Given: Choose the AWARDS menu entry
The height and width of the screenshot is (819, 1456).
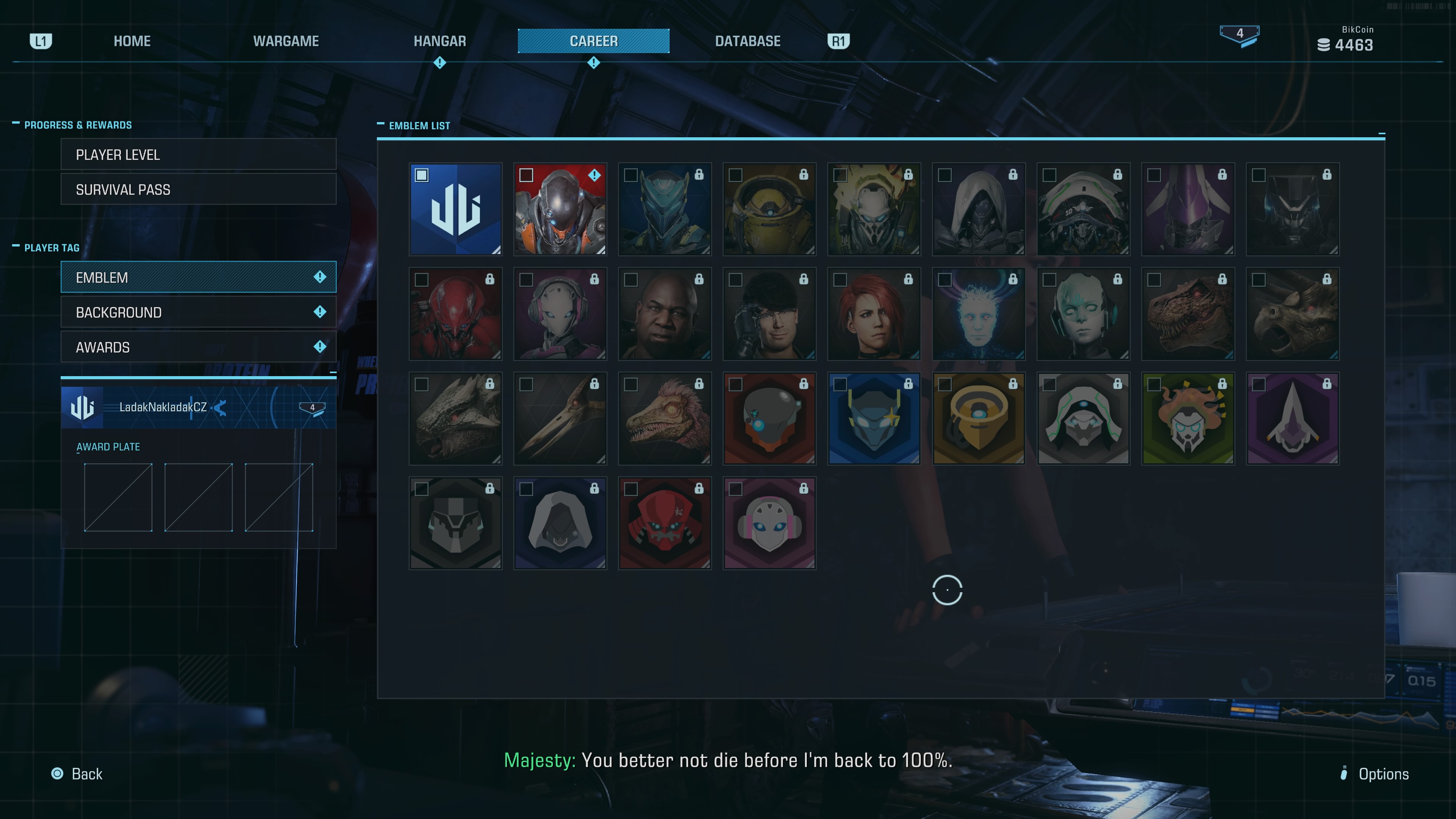Looking at the screenshot, I should (x=198, y=348).
